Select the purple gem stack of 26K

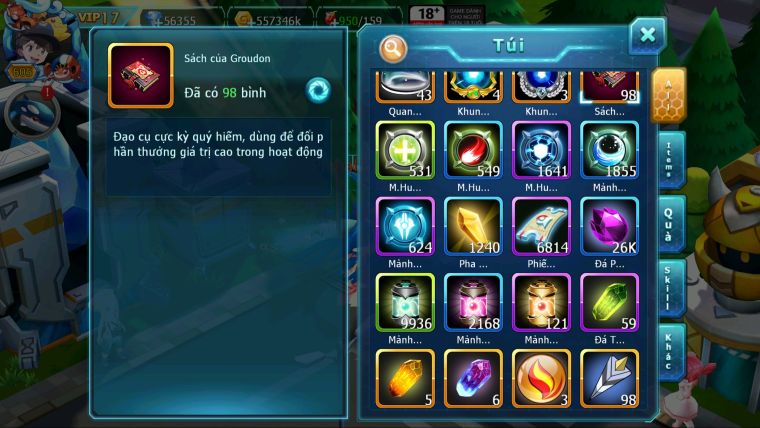[x=609, y=226]
